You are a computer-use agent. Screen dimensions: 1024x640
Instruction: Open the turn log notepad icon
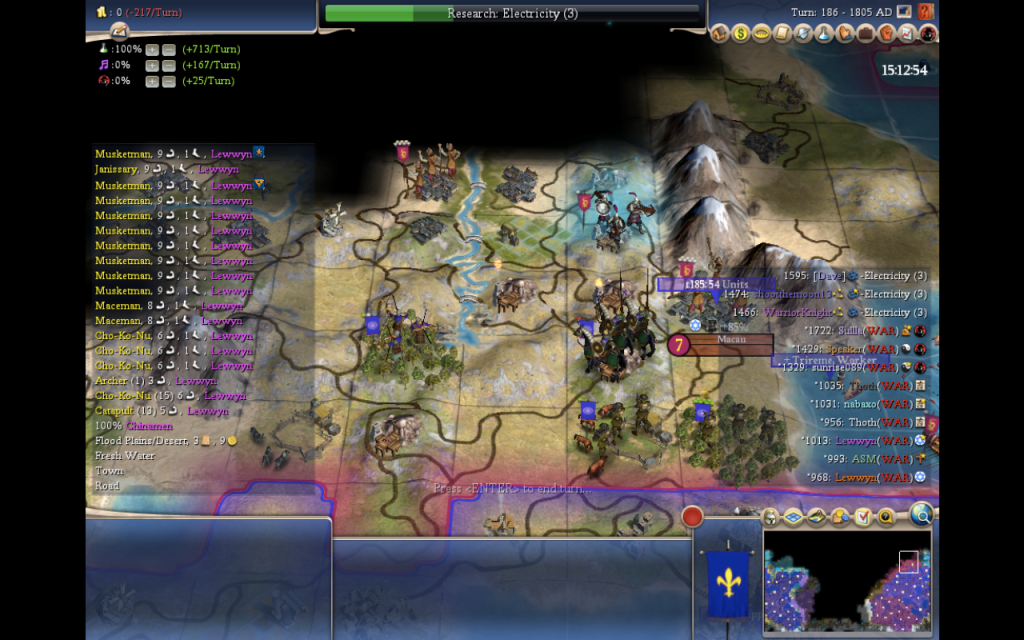coord(119,31)
